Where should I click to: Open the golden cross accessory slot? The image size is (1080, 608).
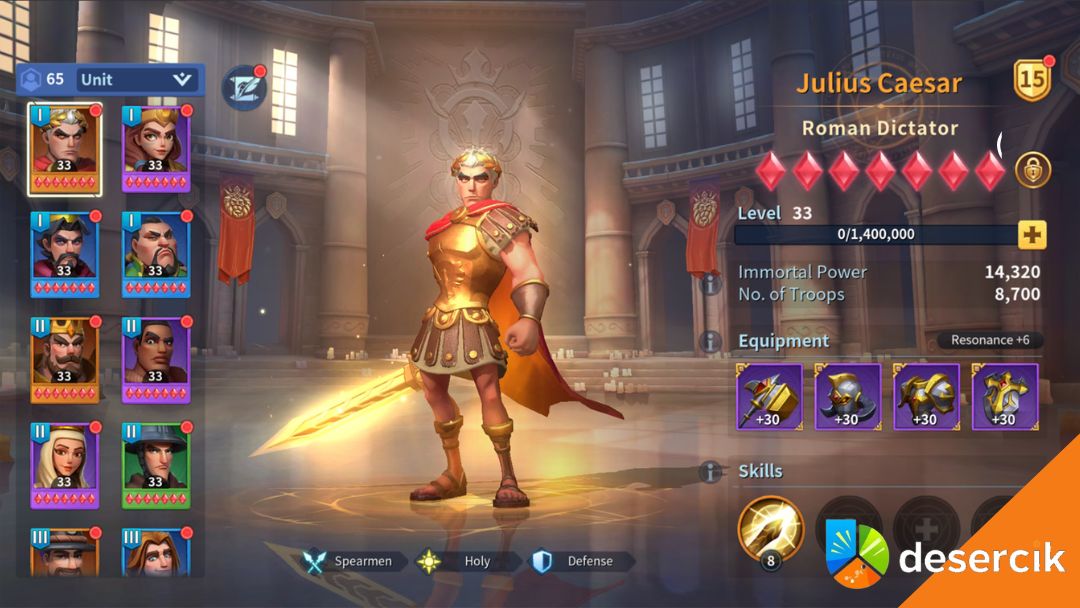[1004, 397]
